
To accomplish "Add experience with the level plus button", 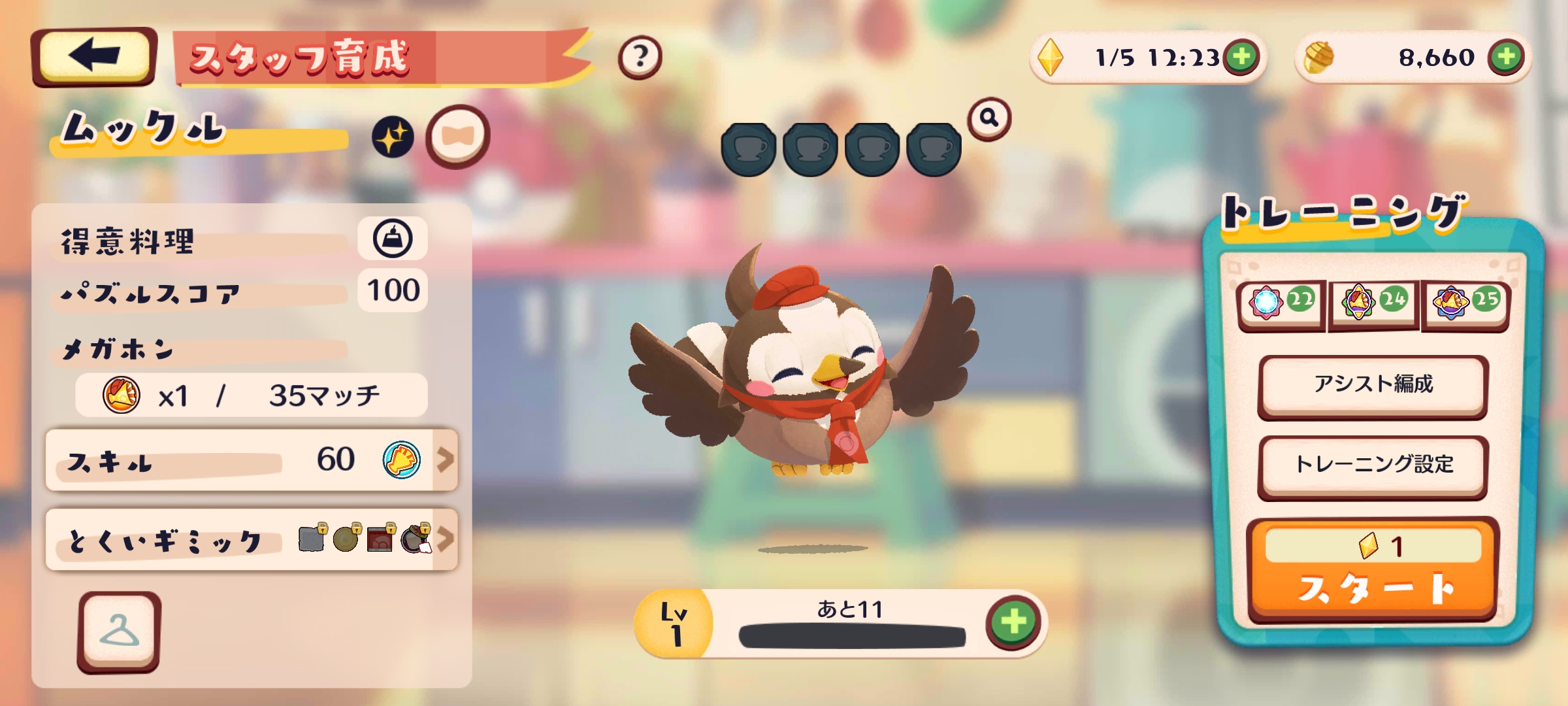I will click(1013, 622).
